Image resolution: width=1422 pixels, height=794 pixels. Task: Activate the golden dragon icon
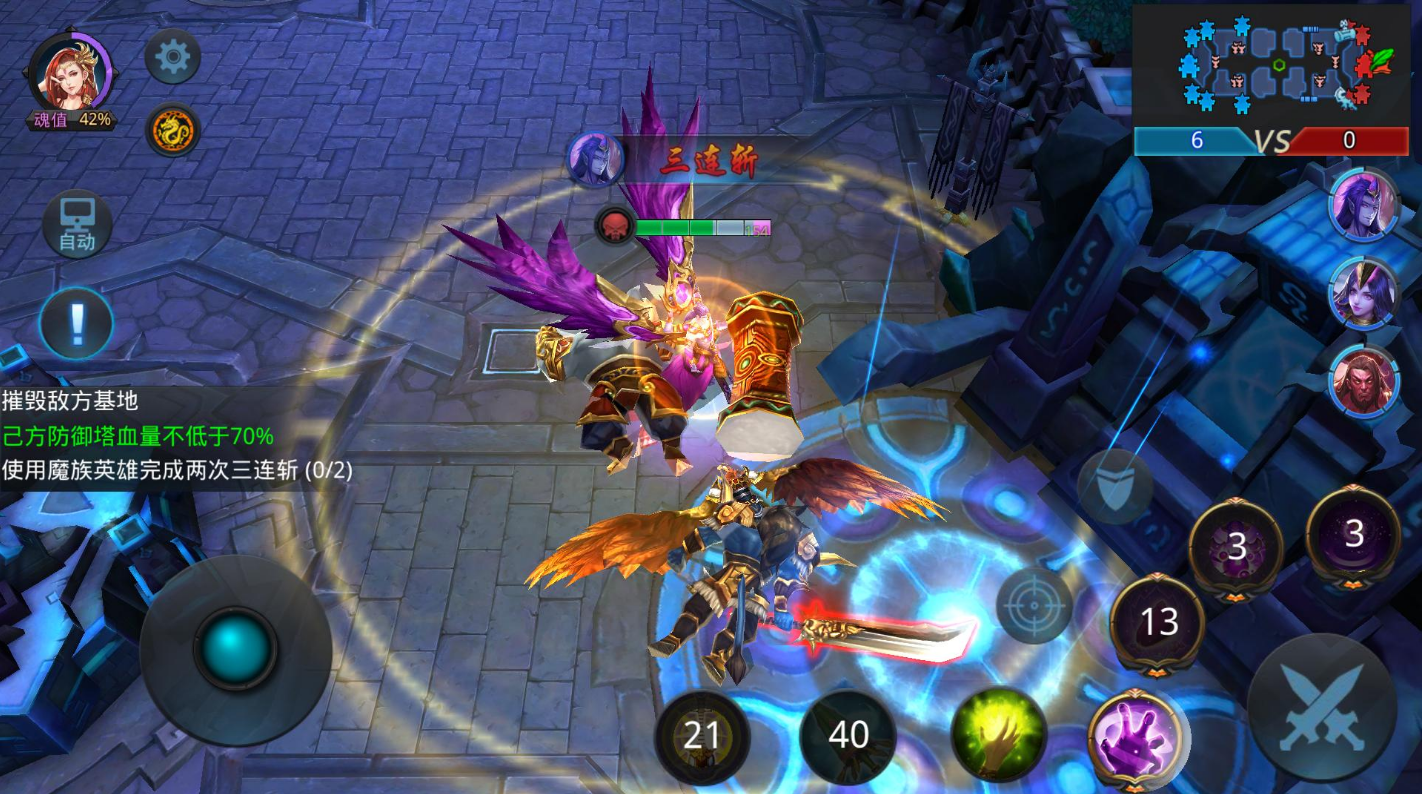click(x=173, y=130)
